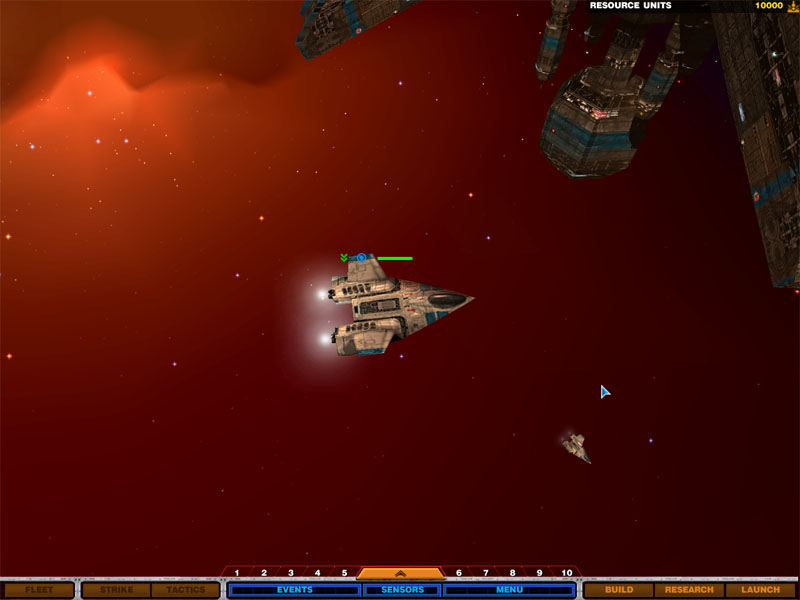Select control group 8
800x600 pixels.
512,573
